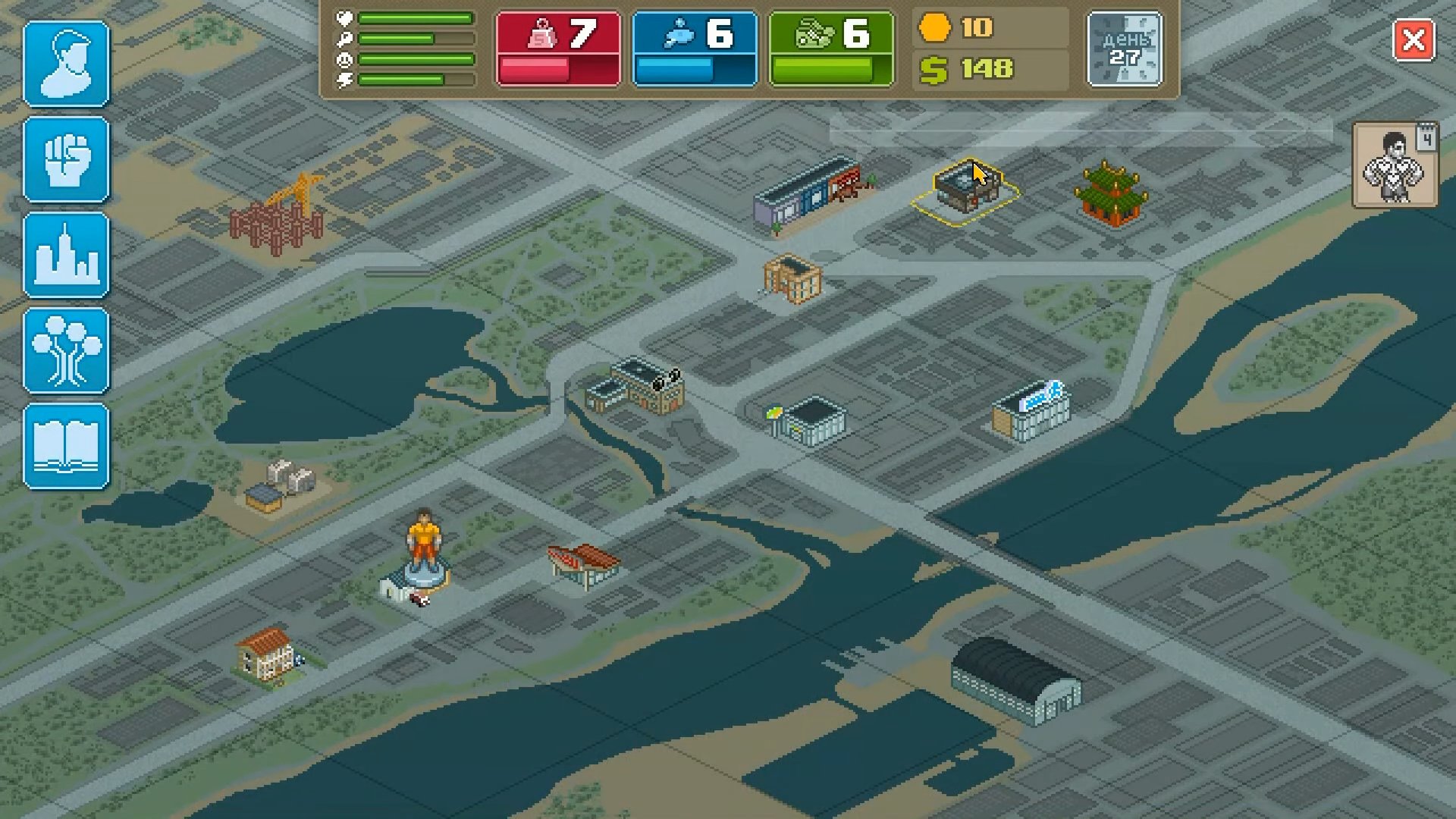Visit the red Chinese pagoda
The image size is (1456, 819).
(1110, 194)
